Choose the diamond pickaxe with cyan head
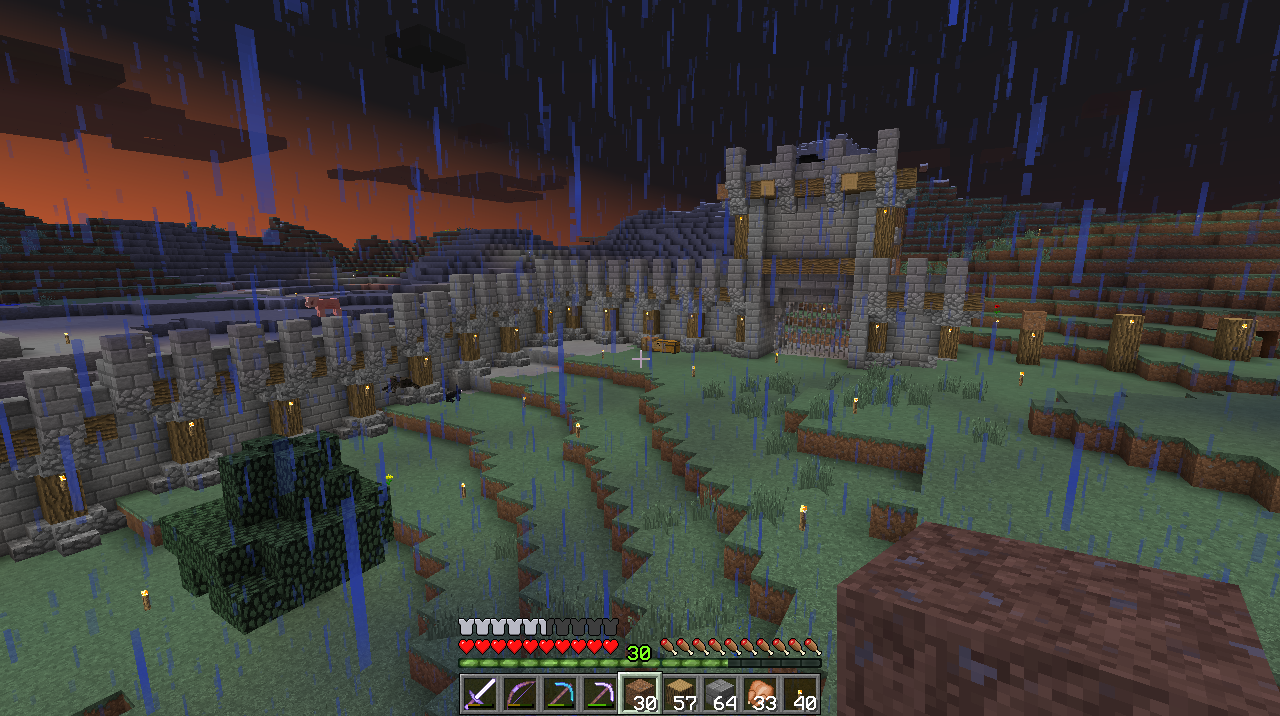Image resolution: width=1280 pixels, height=716 pixels. (x=560, y=693)
